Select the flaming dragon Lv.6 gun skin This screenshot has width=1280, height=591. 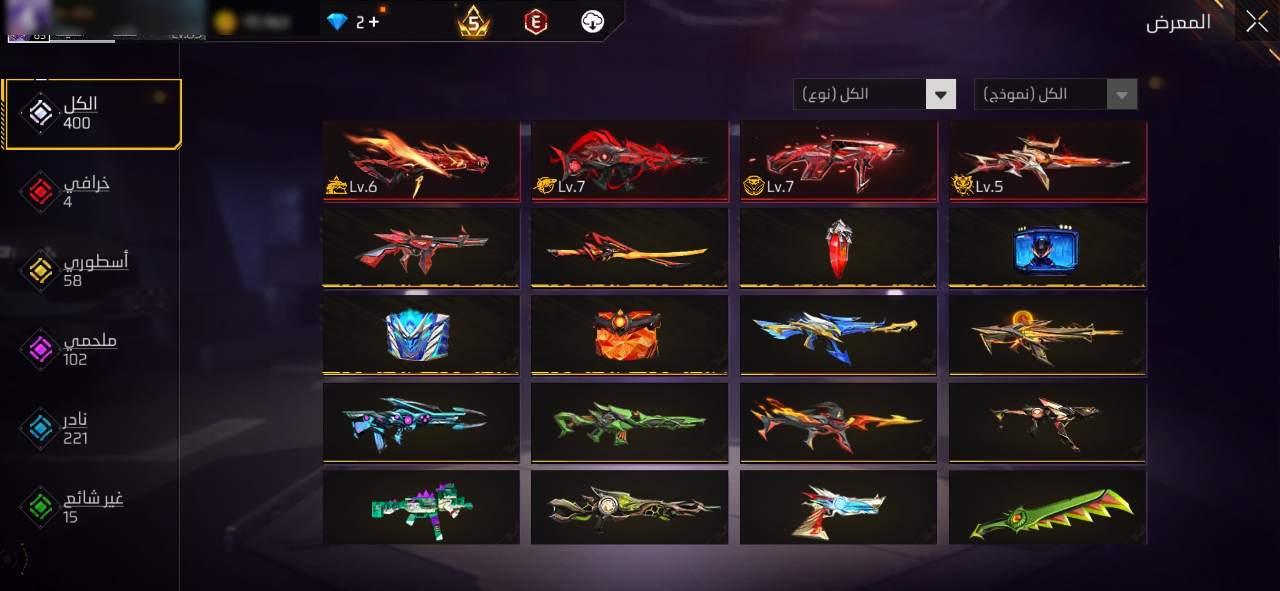pyautogui.click(x=421, y=160)
